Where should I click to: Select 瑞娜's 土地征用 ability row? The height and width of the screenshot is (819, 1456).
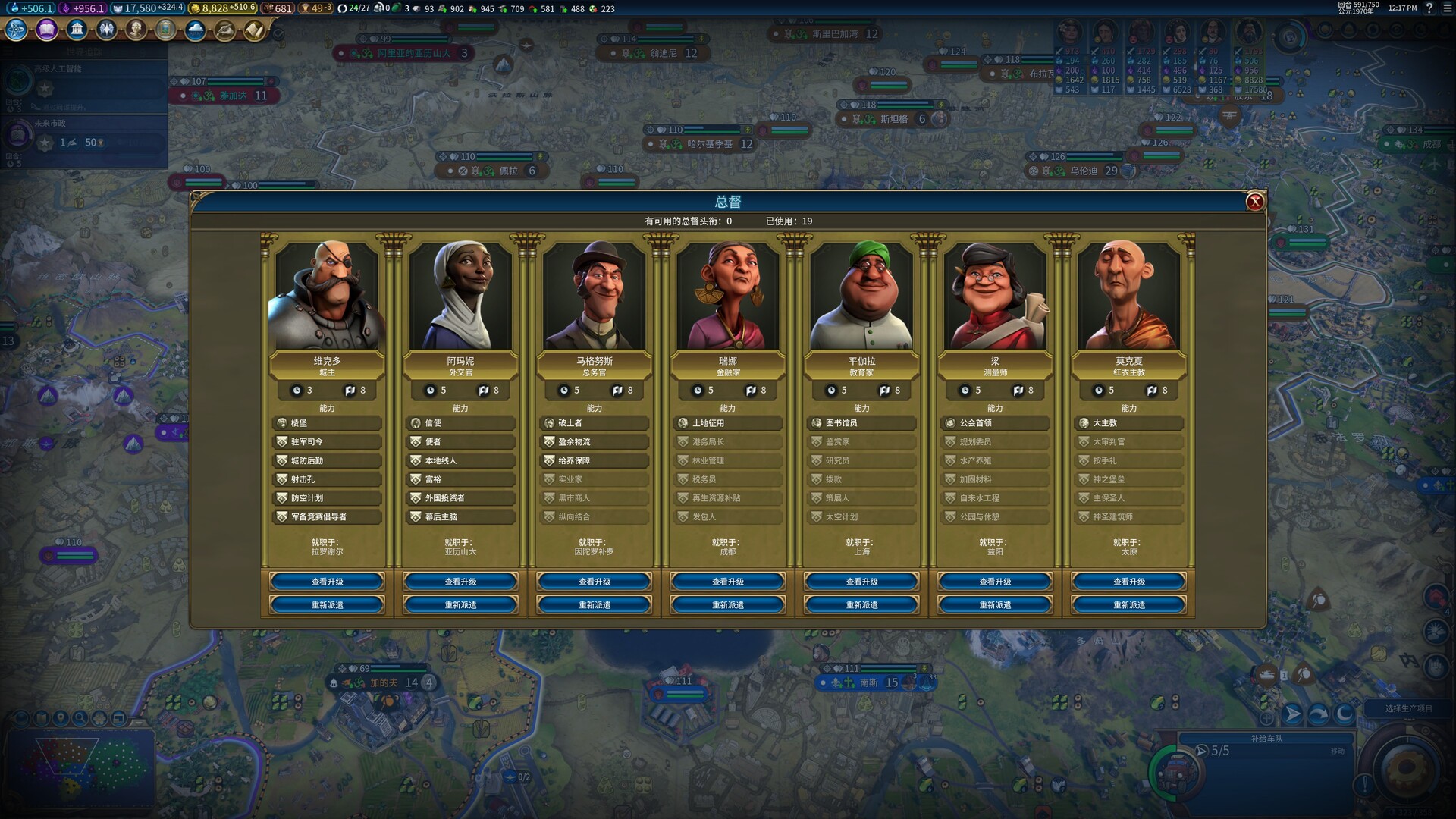pyautogui.click(x=728, y=423)
